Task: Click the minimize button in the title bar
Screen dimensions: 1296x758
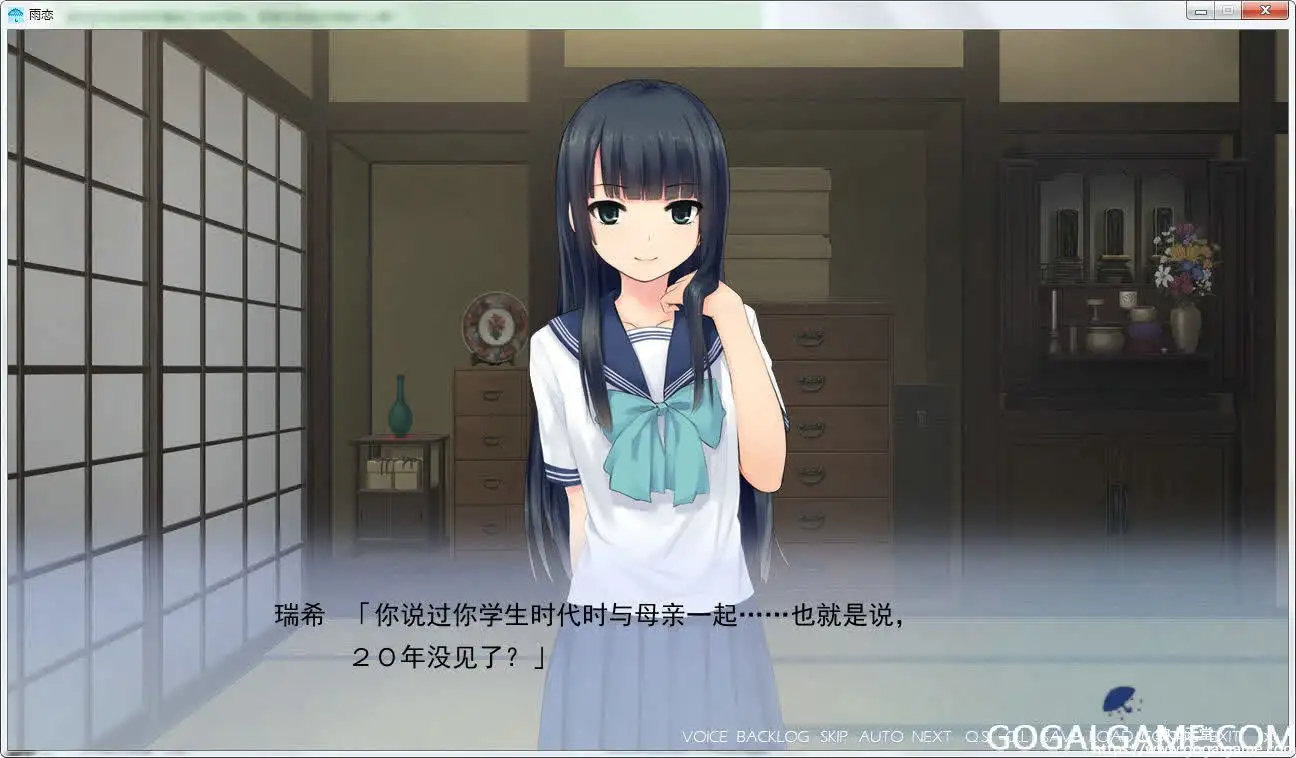Action: tap(1200, 10)
